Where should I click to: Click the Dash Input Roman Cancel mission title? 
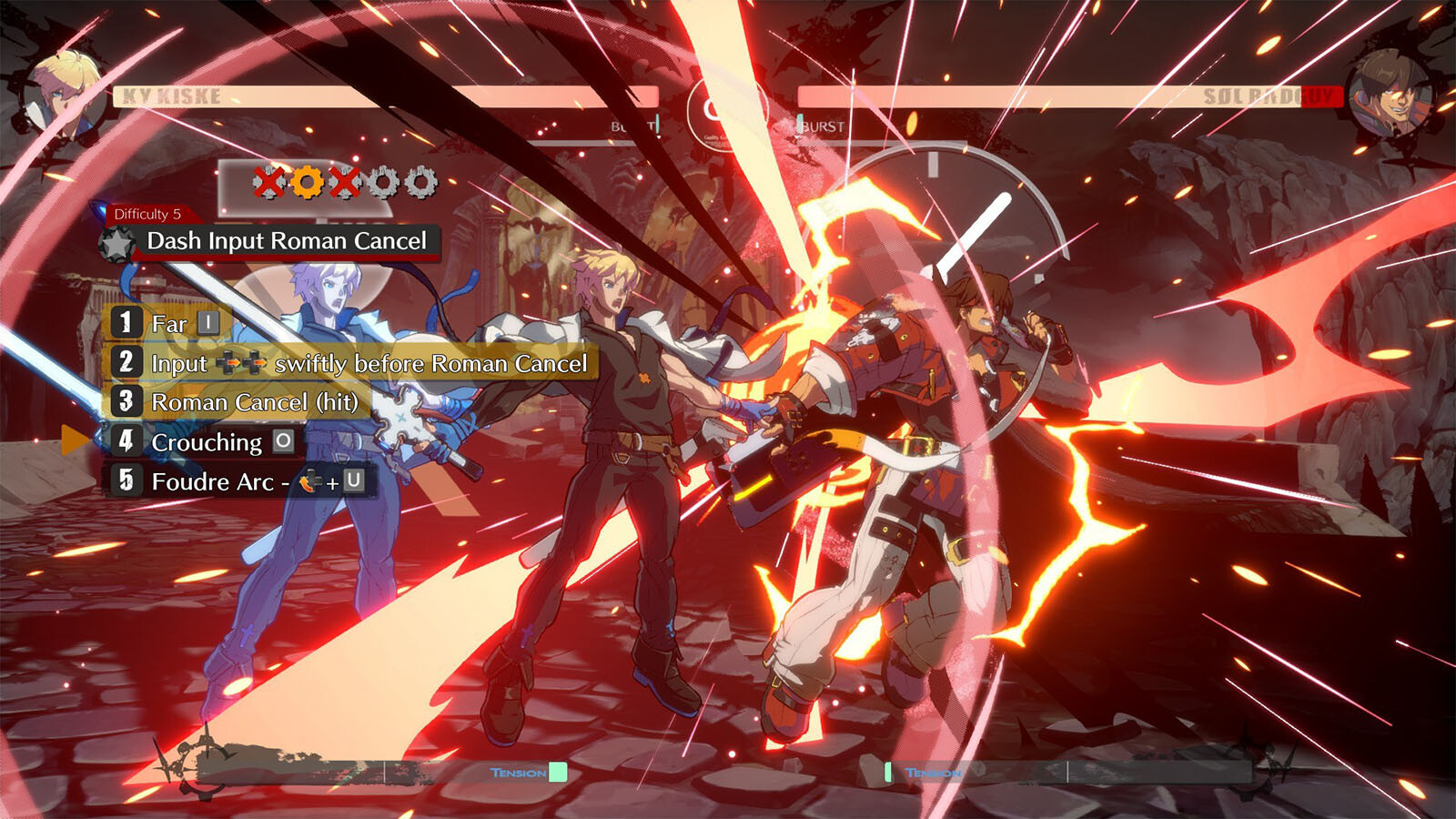pyautogui.click(x=286, y=241)
